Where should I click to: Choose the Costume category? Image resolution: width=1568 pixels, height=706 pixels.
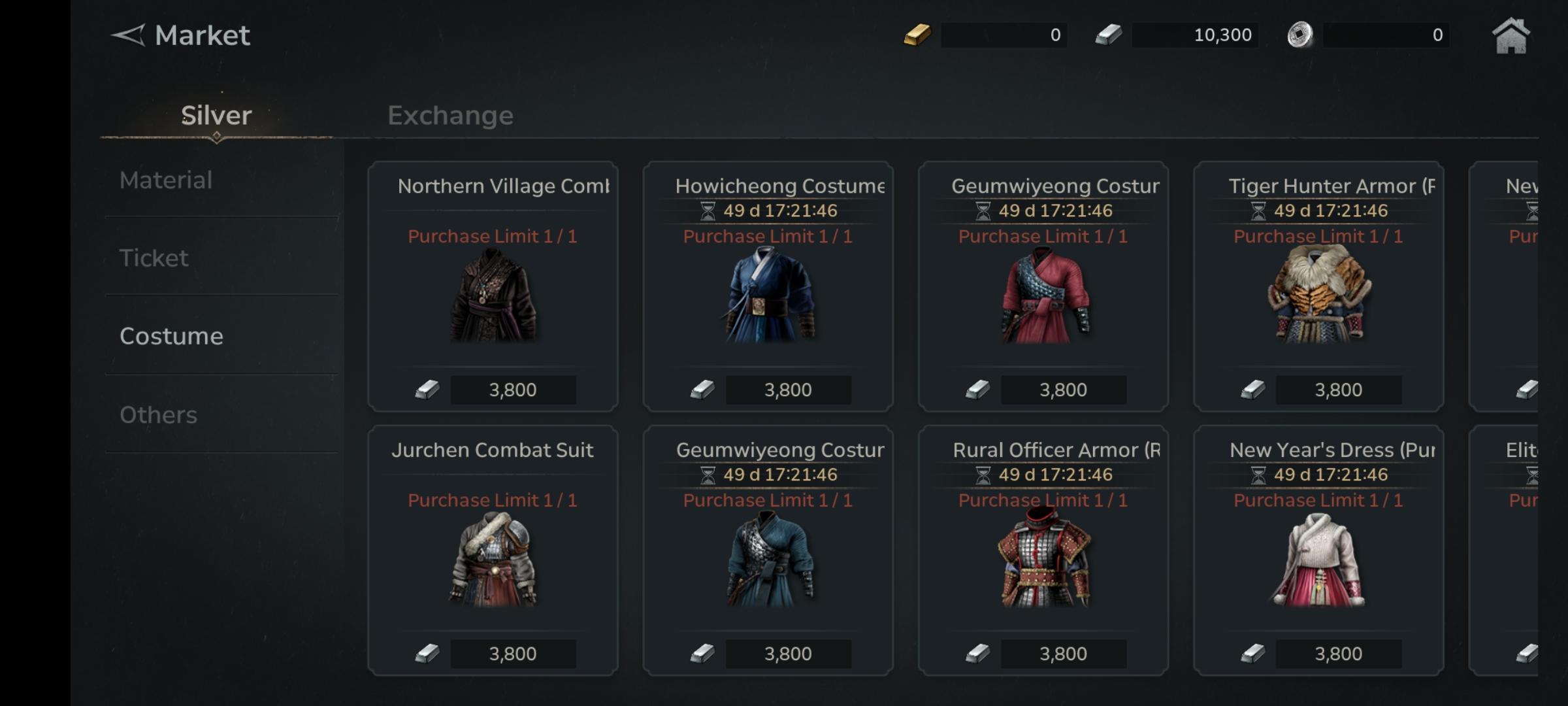[171, 336]
